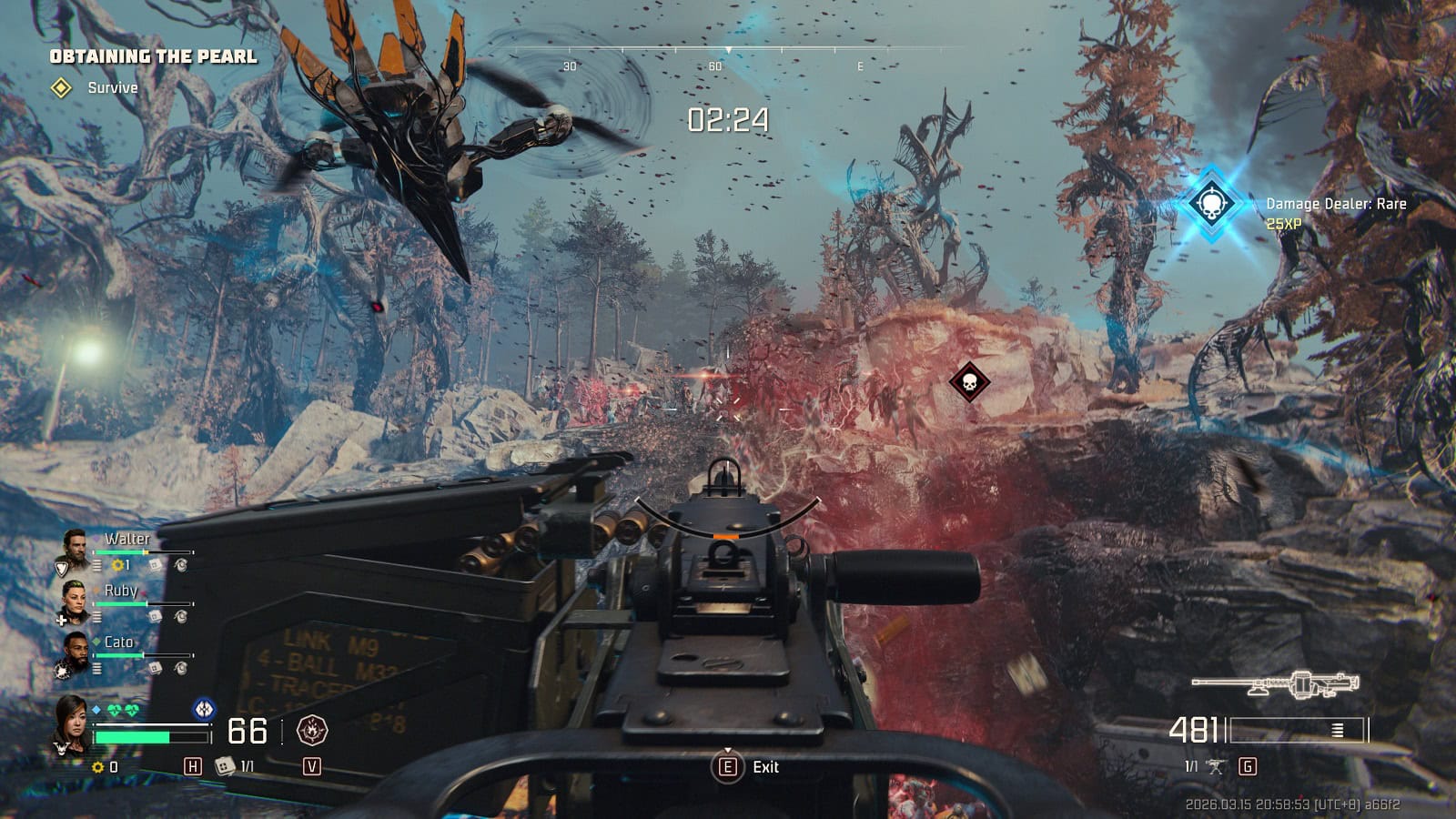The image size is (1456, 819).
Task: Click the compass heading bar
Action: [x=728, y=50]
